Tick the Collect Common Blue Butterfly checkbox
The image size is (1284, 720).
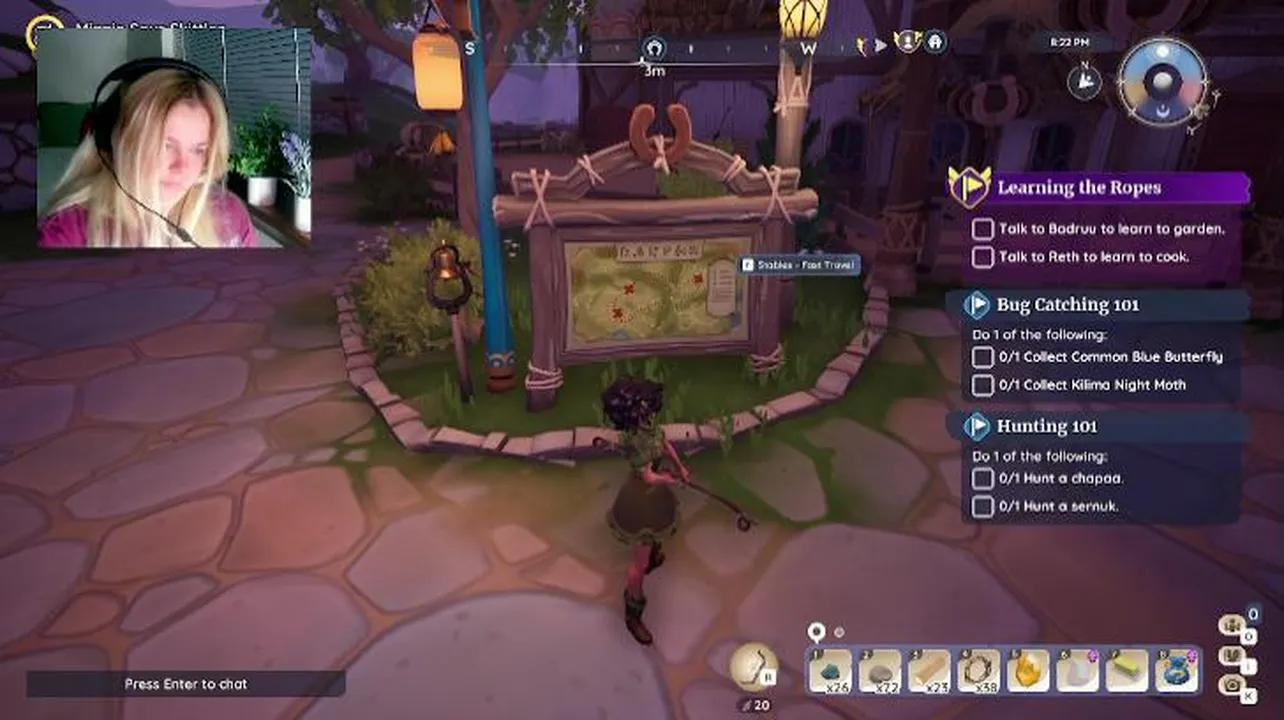982,357
